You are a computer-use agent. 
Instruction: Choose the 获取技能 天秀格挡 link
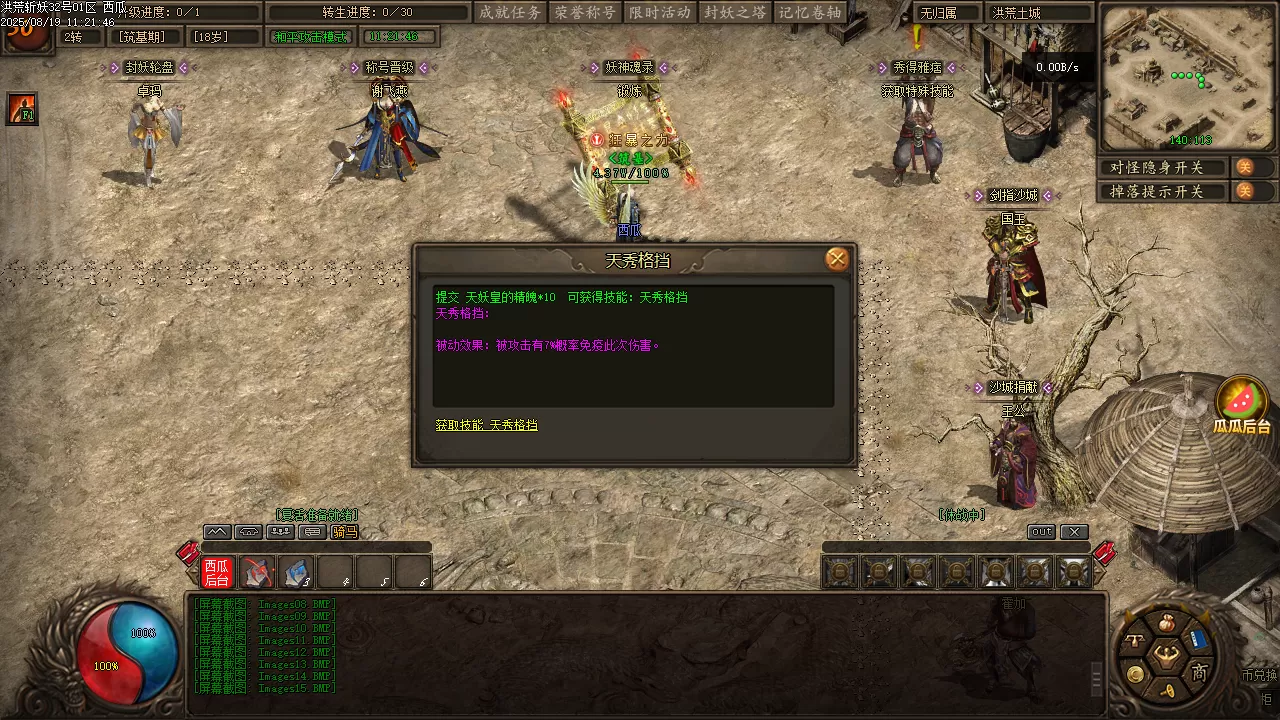click(x=486, y=425)
